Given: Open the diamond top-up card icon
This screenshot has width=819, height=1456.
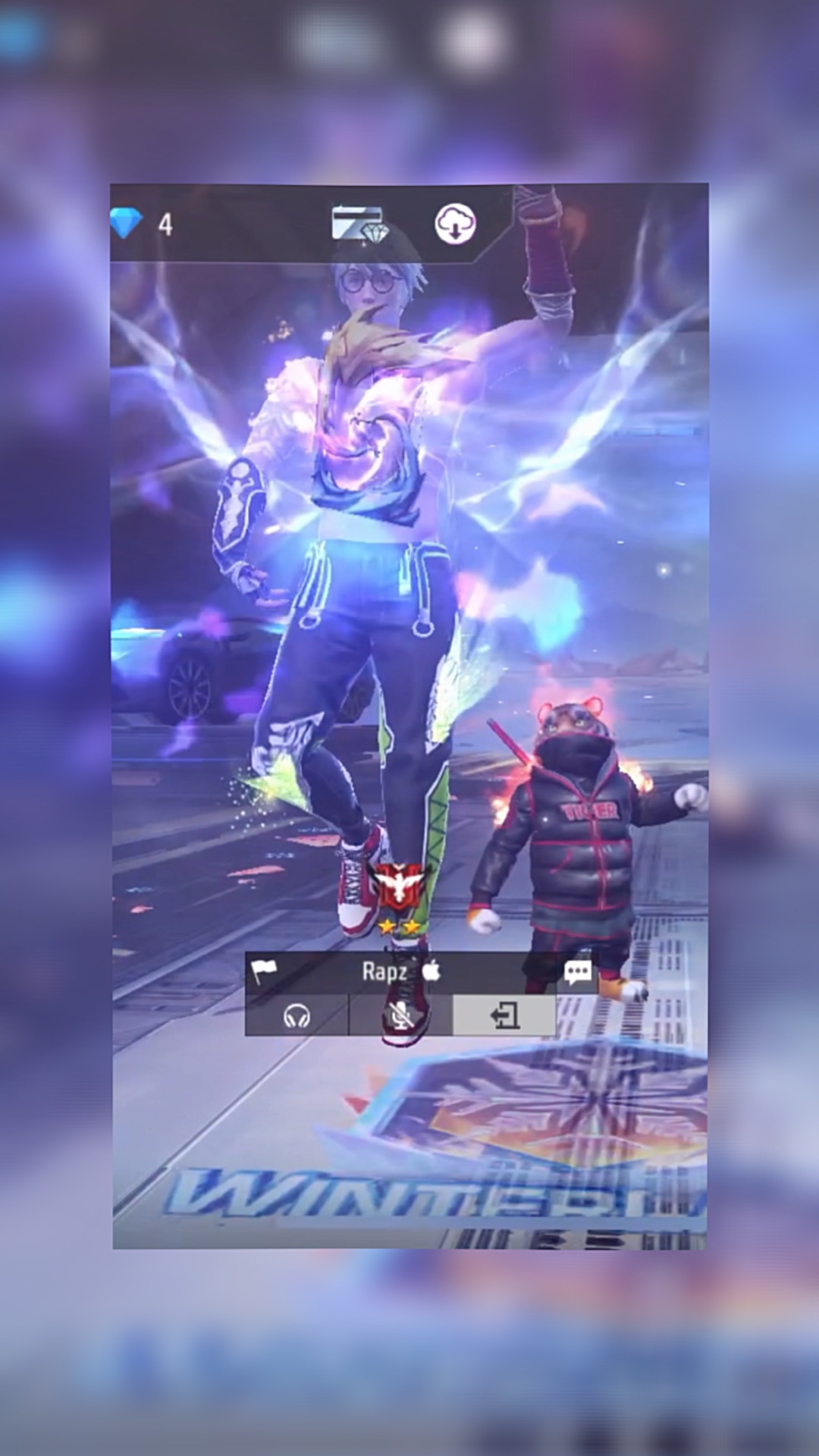Looking at the screenshot, I should click(360, 224).
